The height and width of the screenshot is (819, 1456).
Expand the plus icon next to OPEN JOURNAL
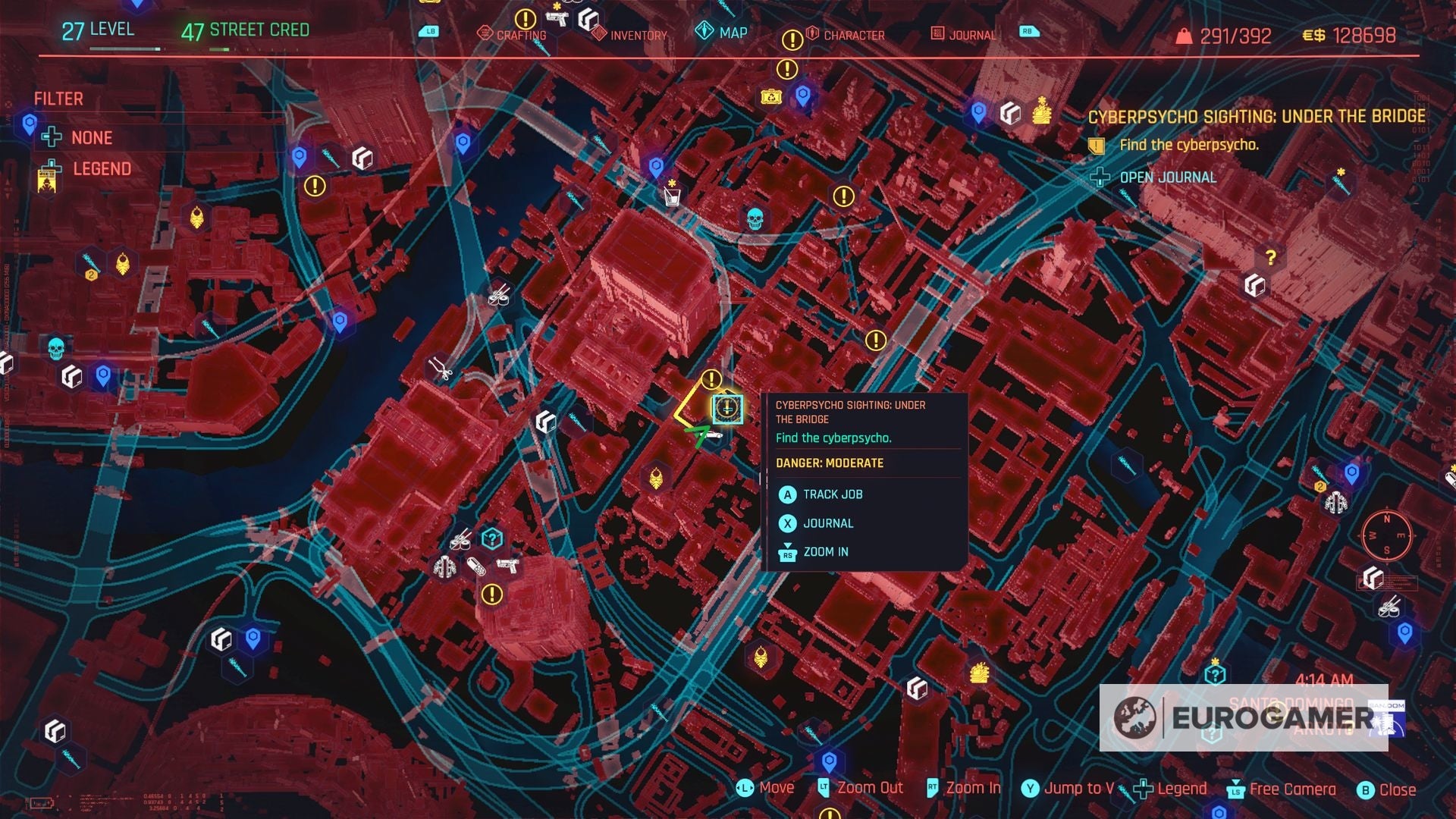coord(1099,178)
